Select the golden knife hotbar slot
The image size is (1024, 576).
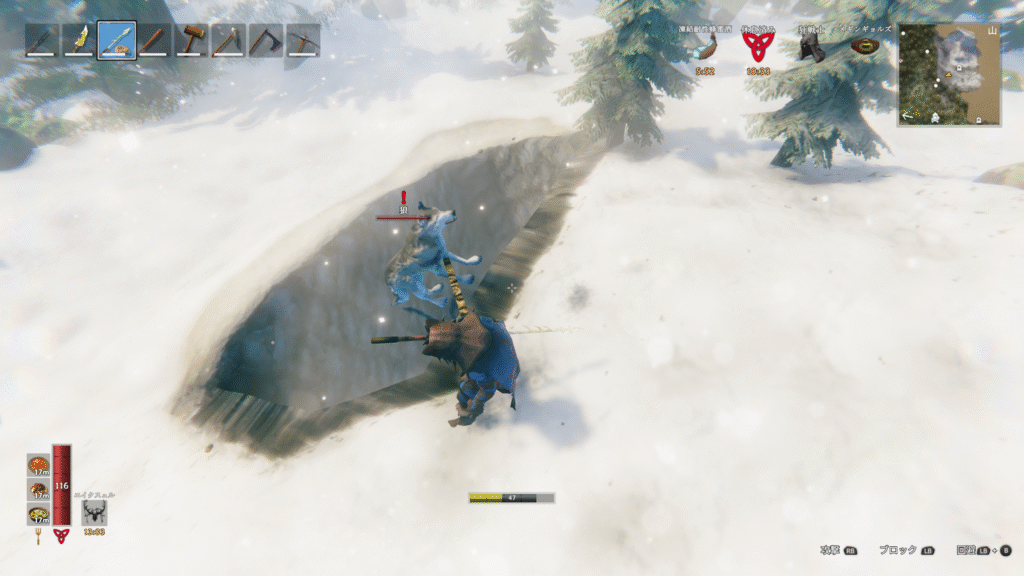click(79, 41)
